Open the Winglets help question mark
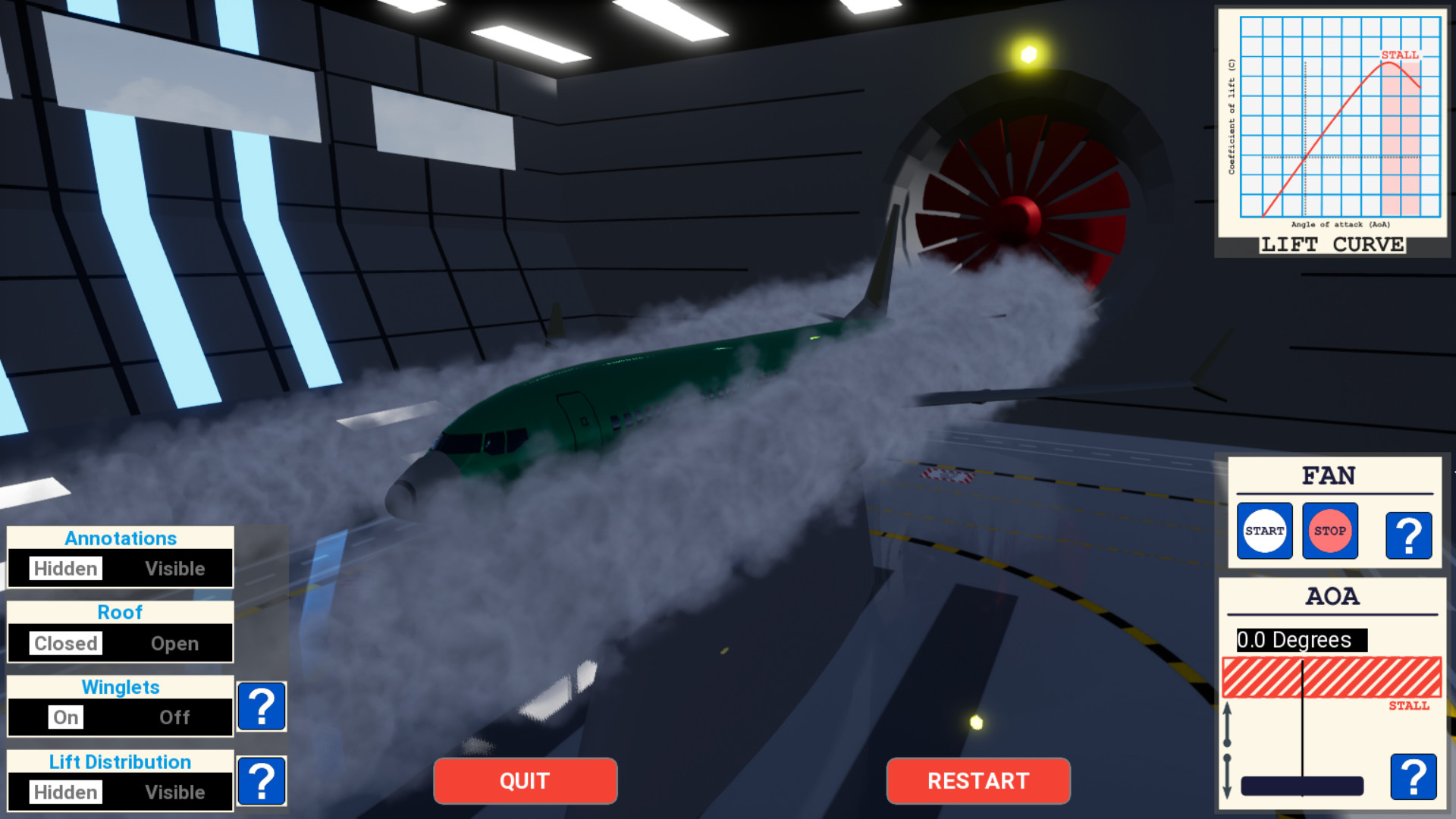 [262, 707]
